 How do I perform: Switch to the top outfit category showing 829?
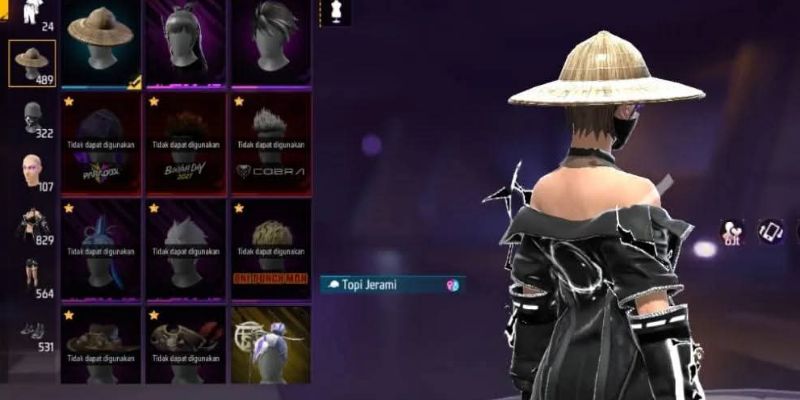(x=33, y=226)
